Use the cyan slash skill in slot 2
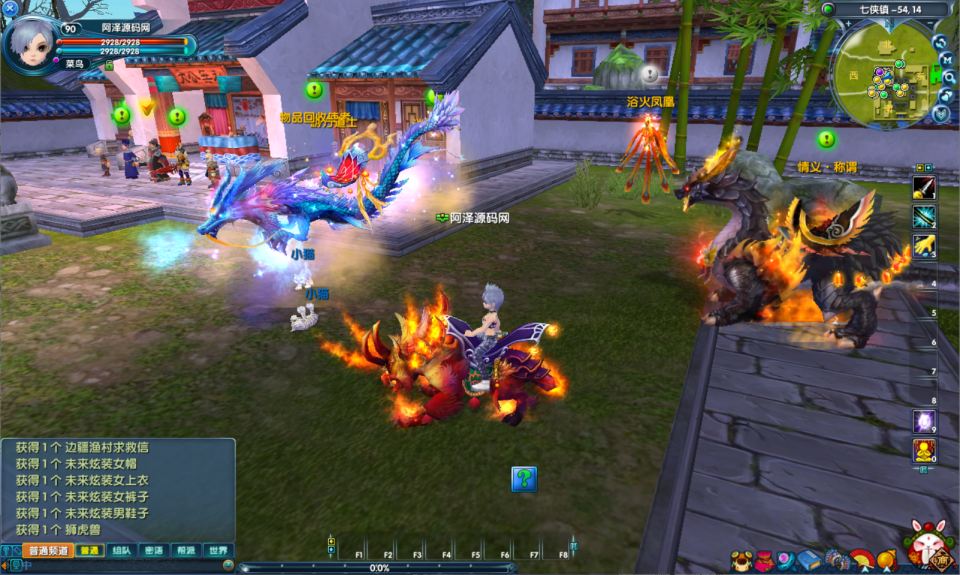The height and width of the screenshot is (575, 960). click(x=924, y=216)
